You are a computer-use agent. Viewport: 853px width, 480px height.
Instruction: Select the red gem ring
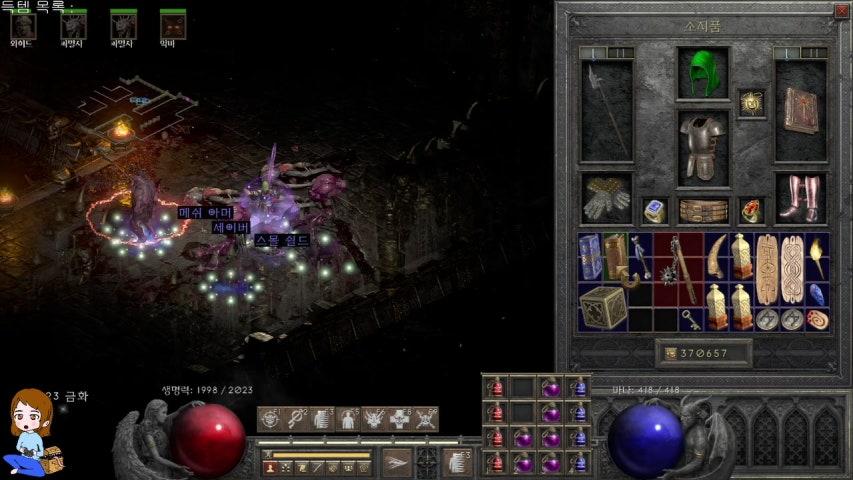[751, 210]
